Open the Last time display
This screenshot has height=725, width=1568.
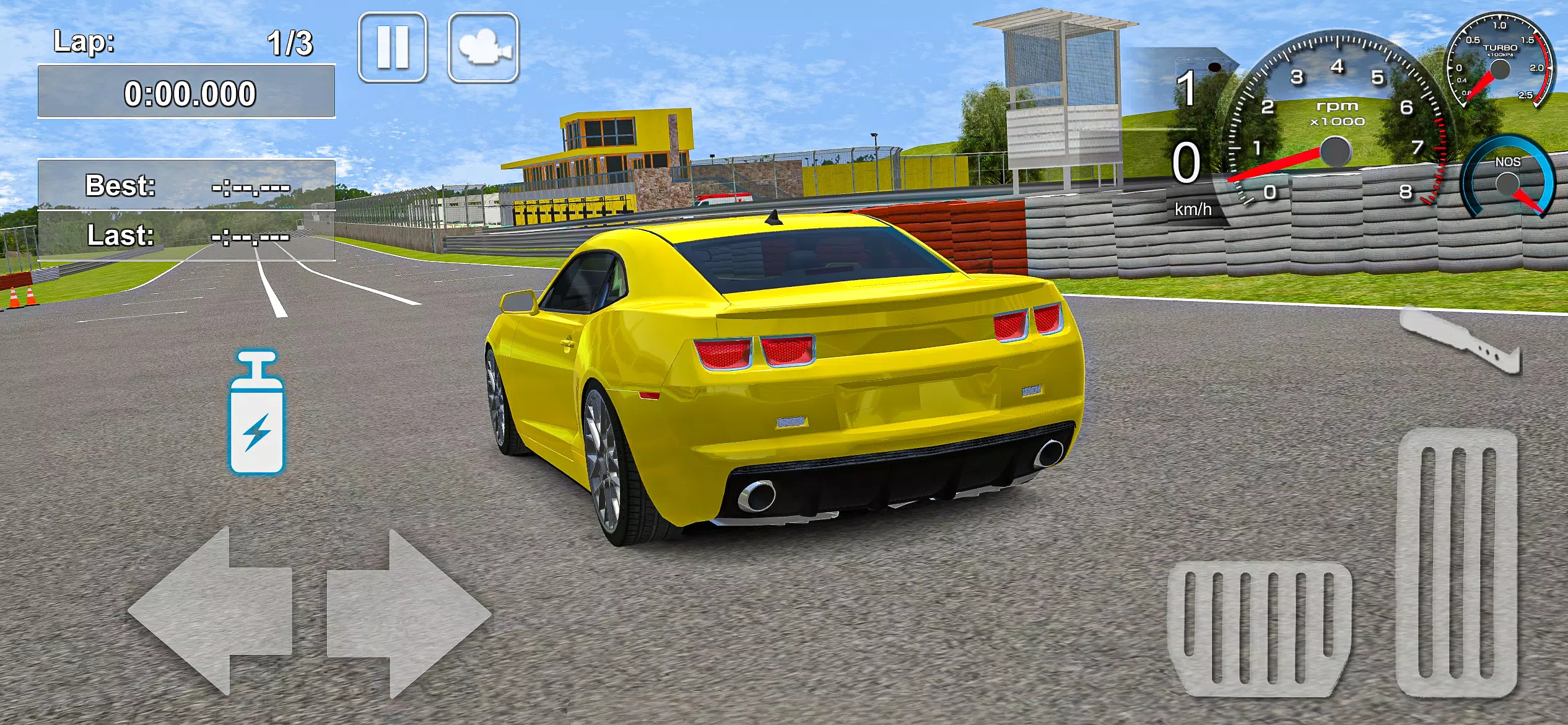click(x=186, y=237)
